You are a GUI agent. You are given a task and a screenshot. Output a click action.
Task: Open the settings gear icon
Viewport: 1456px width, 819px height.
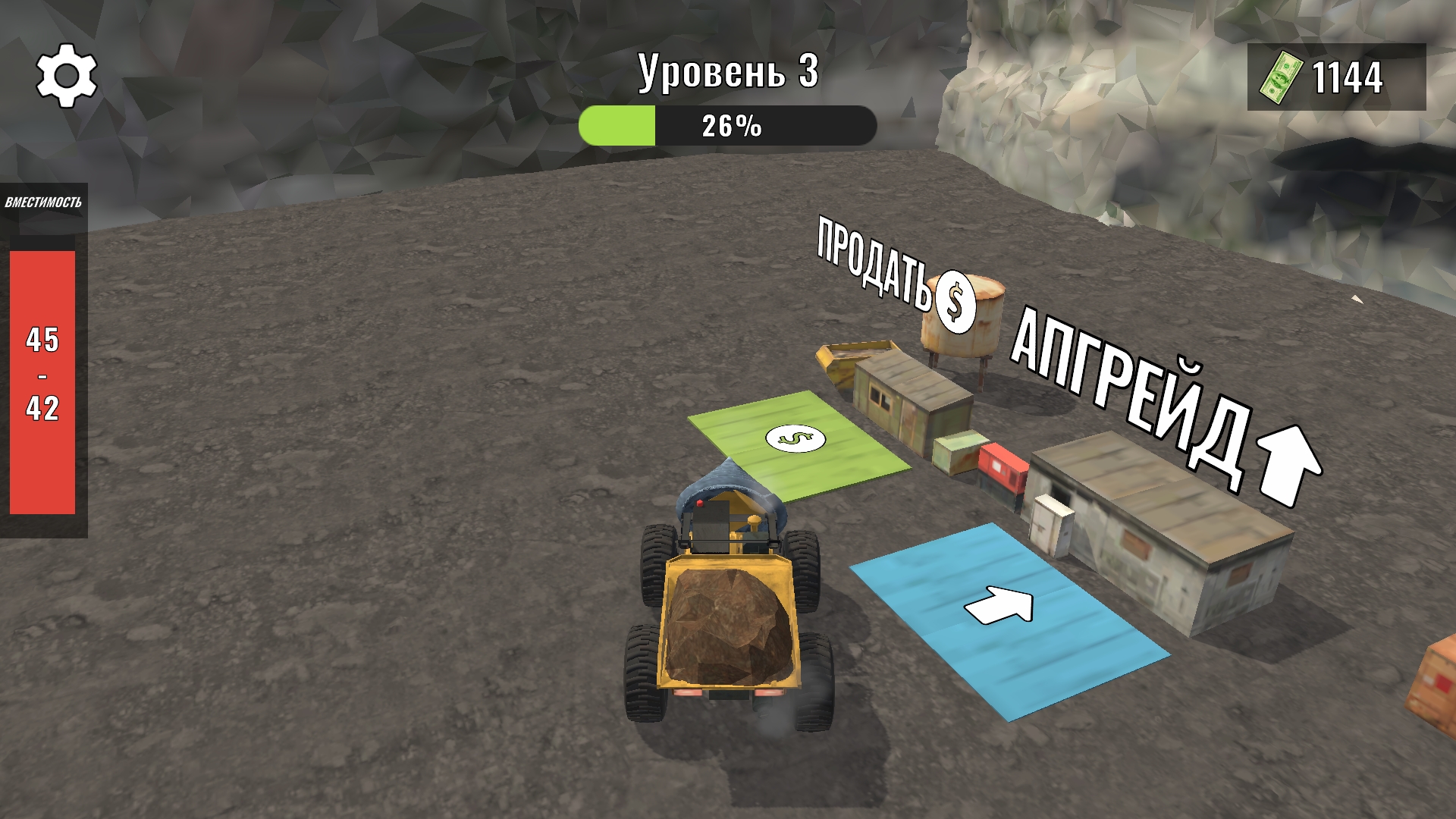tap(67, 76)
